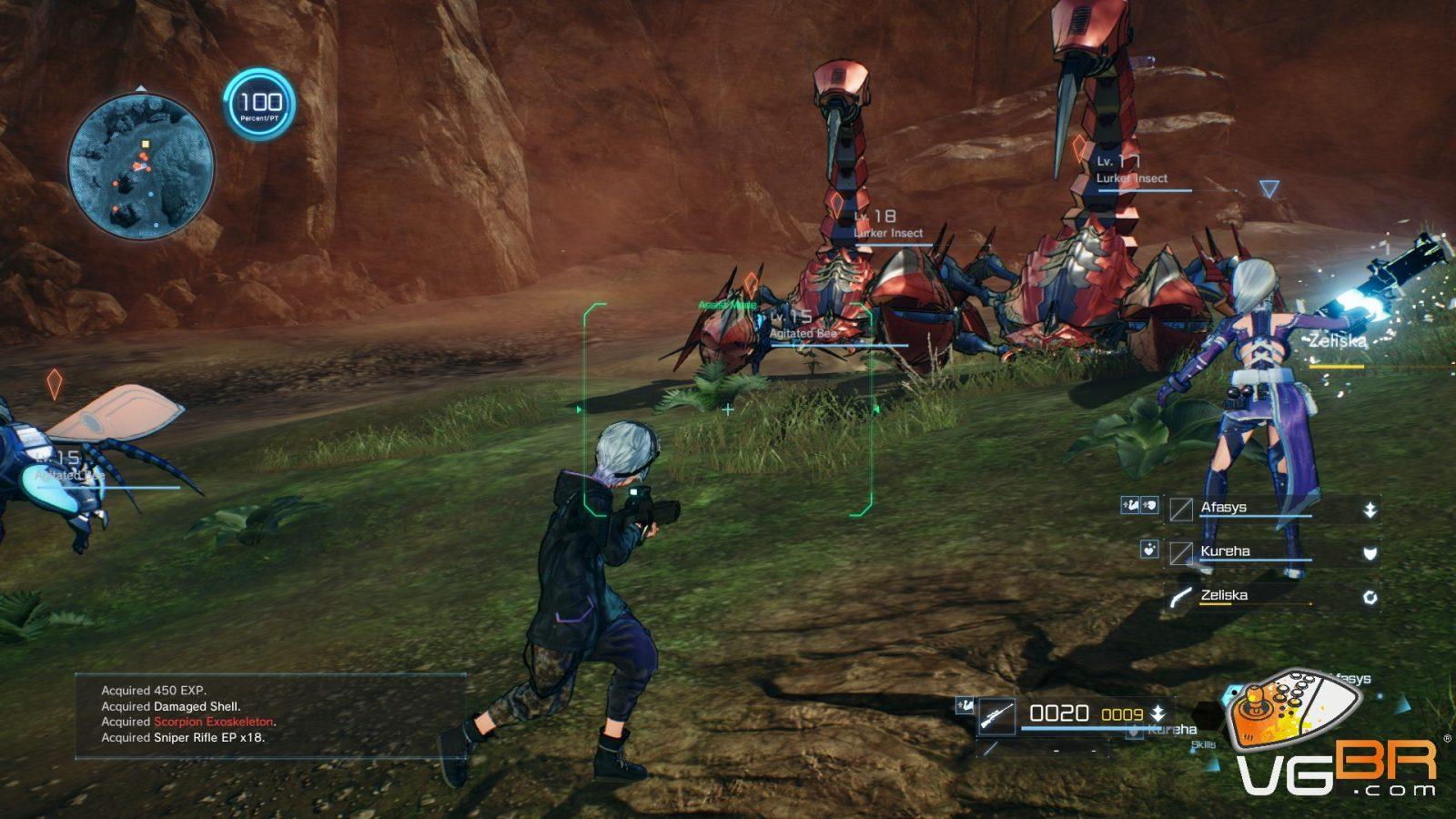Select Zeliska in the party list
This screenshot has height=819, width=1456.
(x=1224, y=595)
